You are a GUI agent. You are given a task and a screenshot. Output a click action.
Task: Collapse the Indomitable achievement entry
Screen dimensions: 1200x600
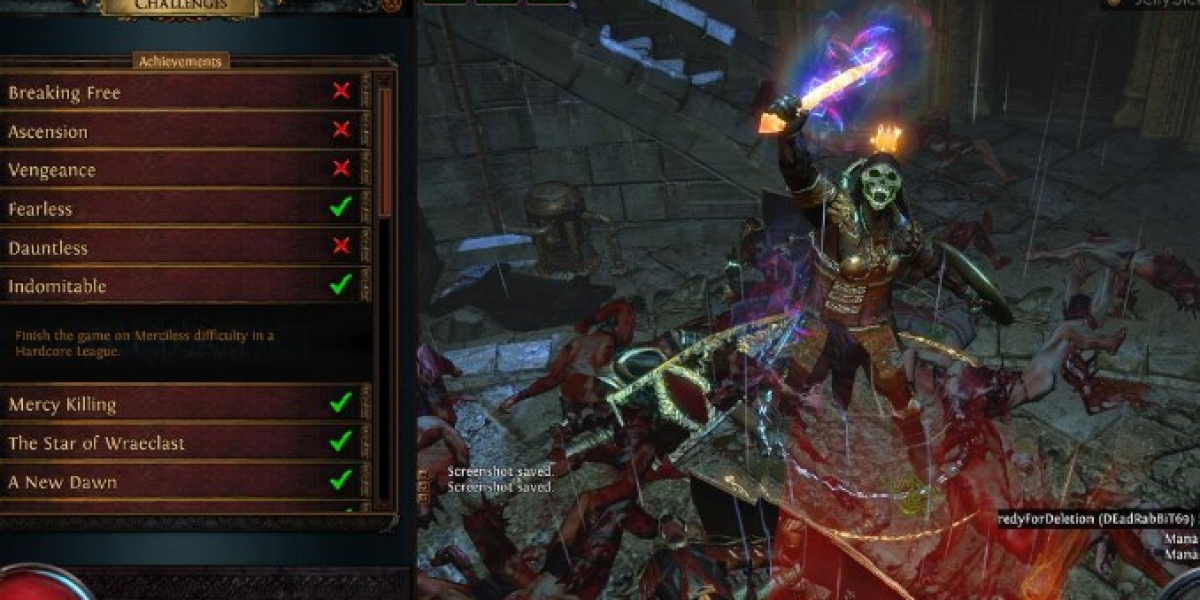180,287
